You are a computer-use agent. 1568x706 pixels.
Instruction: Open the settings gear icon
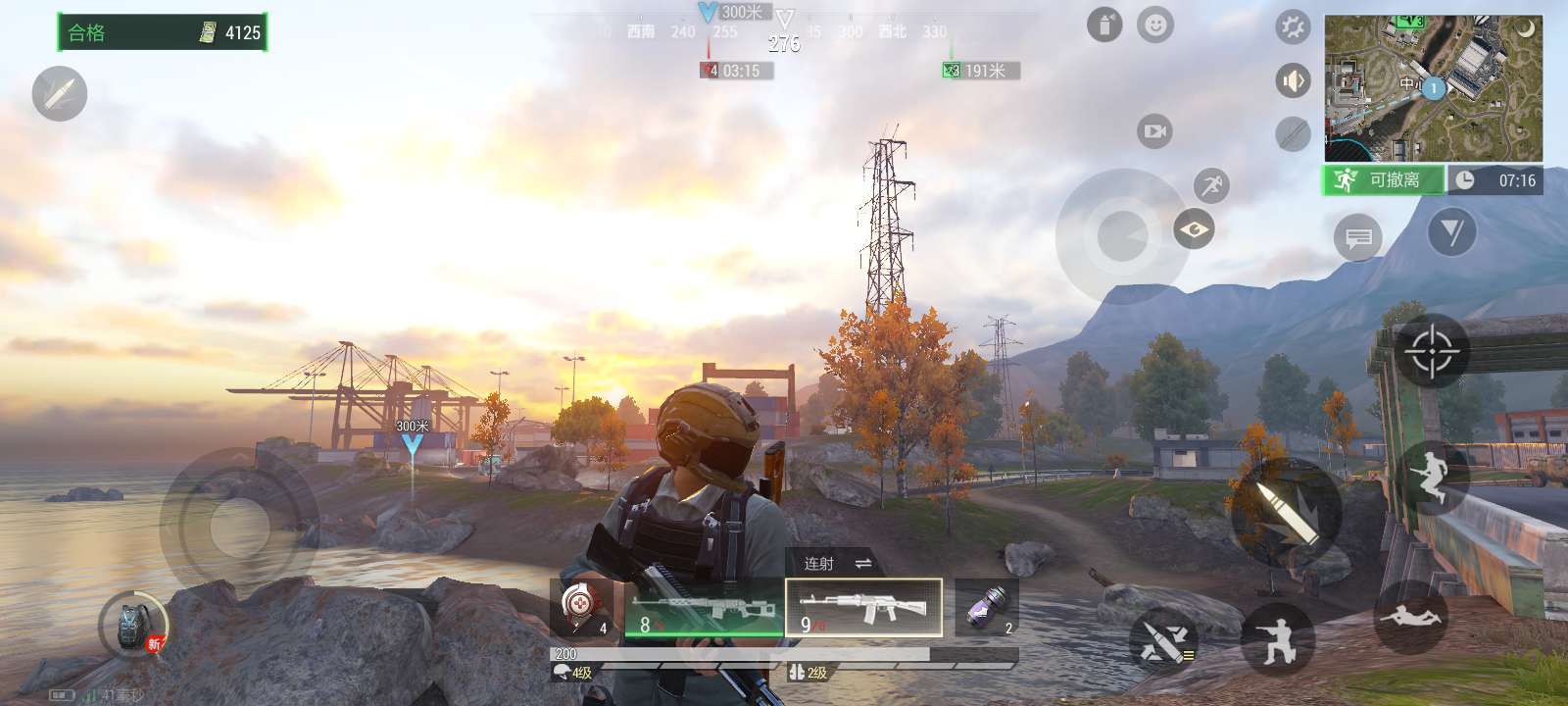(1293, 26)
